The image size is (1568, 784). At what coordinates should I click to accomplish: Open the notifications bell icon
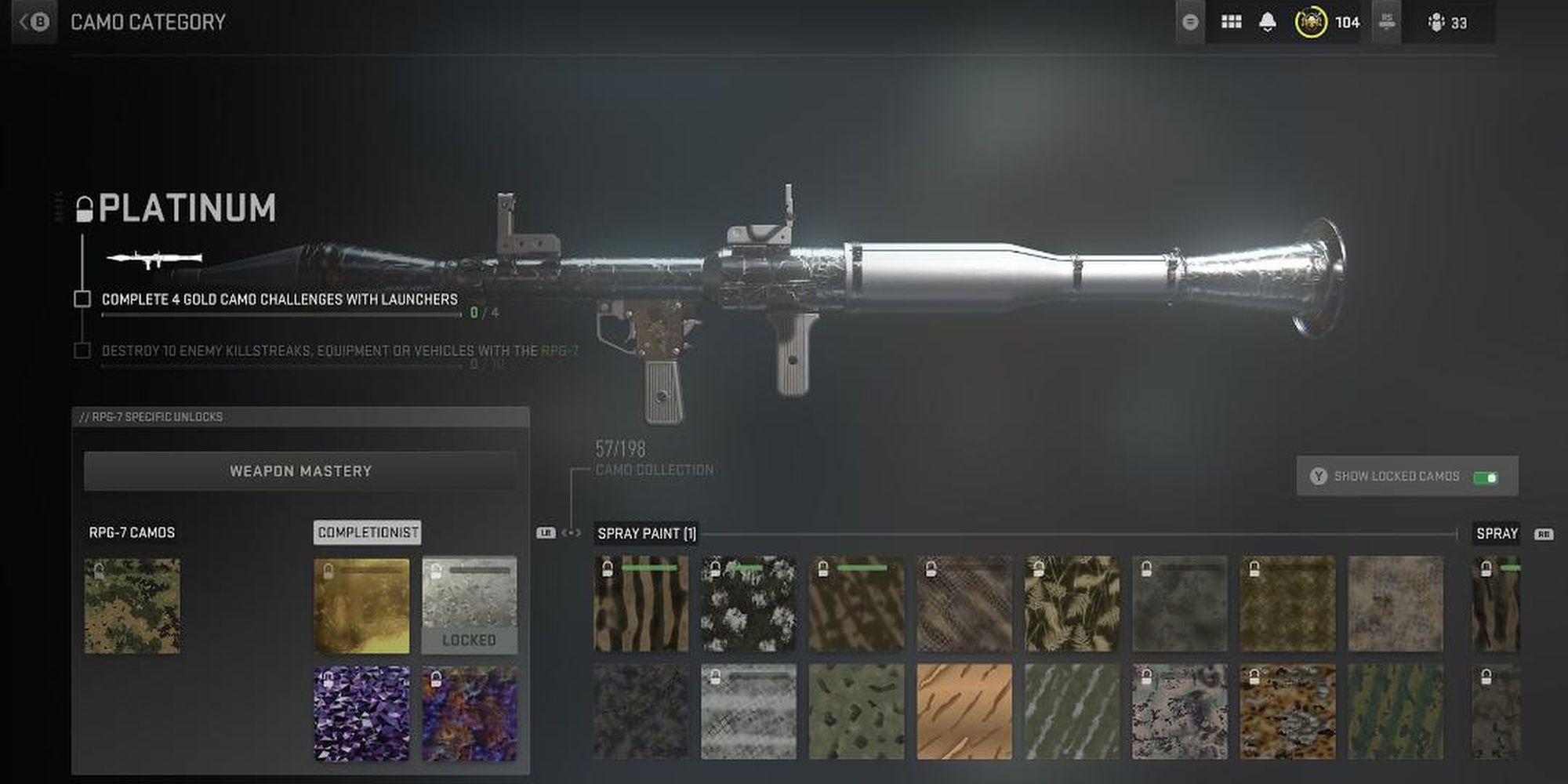(1268, 21)
